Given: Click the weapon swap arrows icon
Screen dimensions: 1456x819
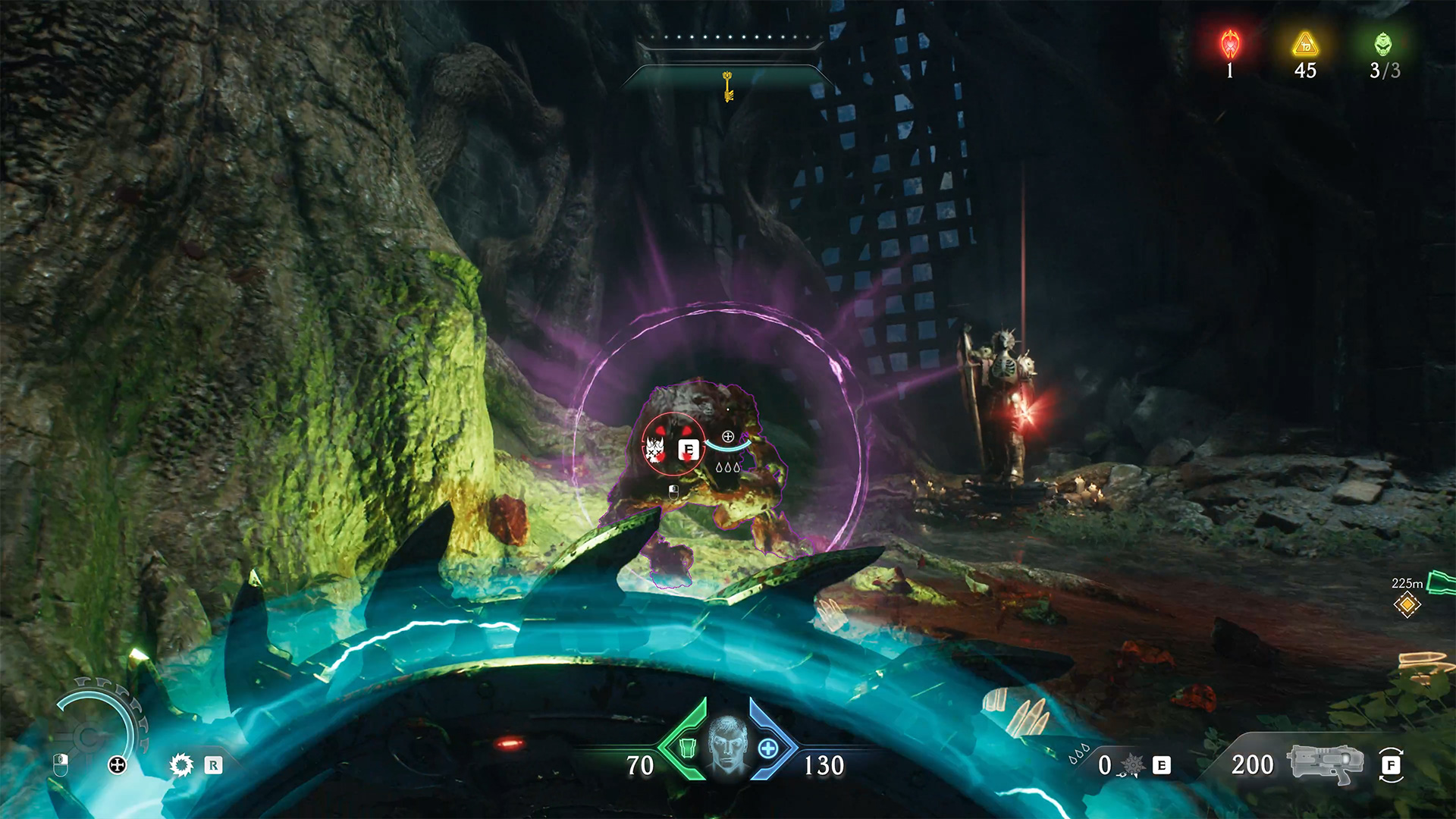Looking at the screenshot, I should coord(1391,764).
